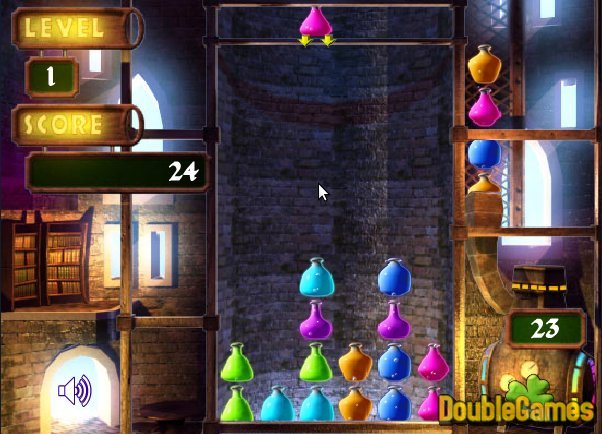The width and height of the screenshot is (602, 434).
Task: Toggle the sound speaker icon
Action: pos(75,390)
